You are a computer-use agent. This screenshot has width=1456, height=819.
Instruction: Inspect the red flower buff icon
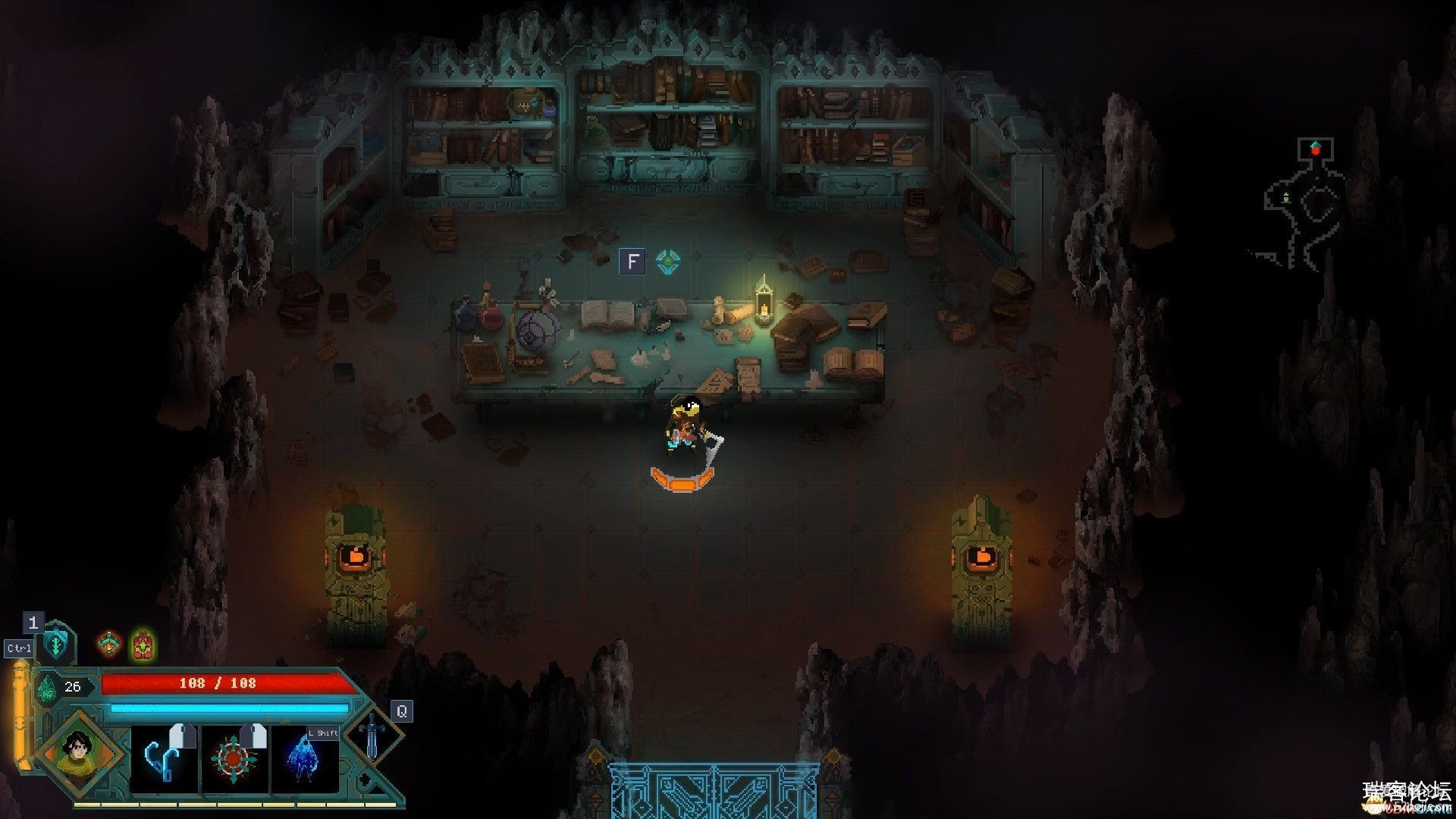[143, 645]
